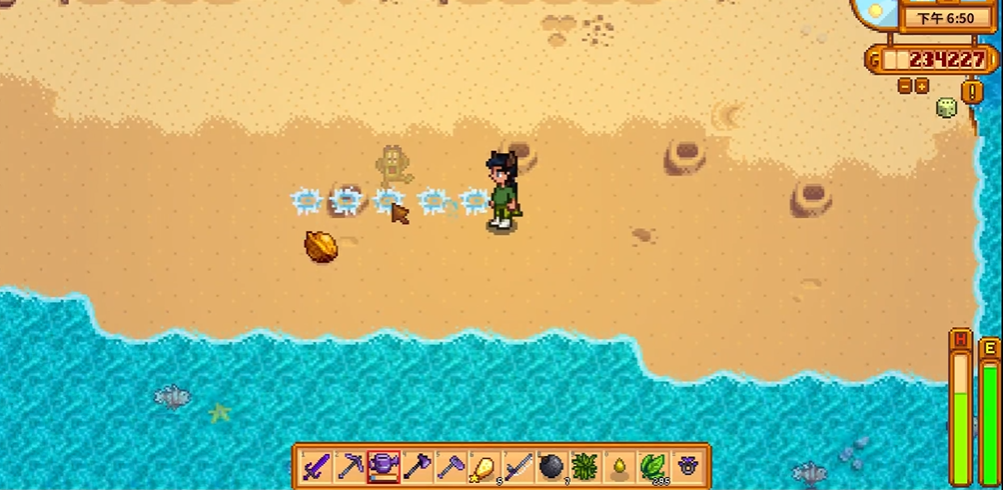Choose the green leaf stack slot

(x=653, y=466)
